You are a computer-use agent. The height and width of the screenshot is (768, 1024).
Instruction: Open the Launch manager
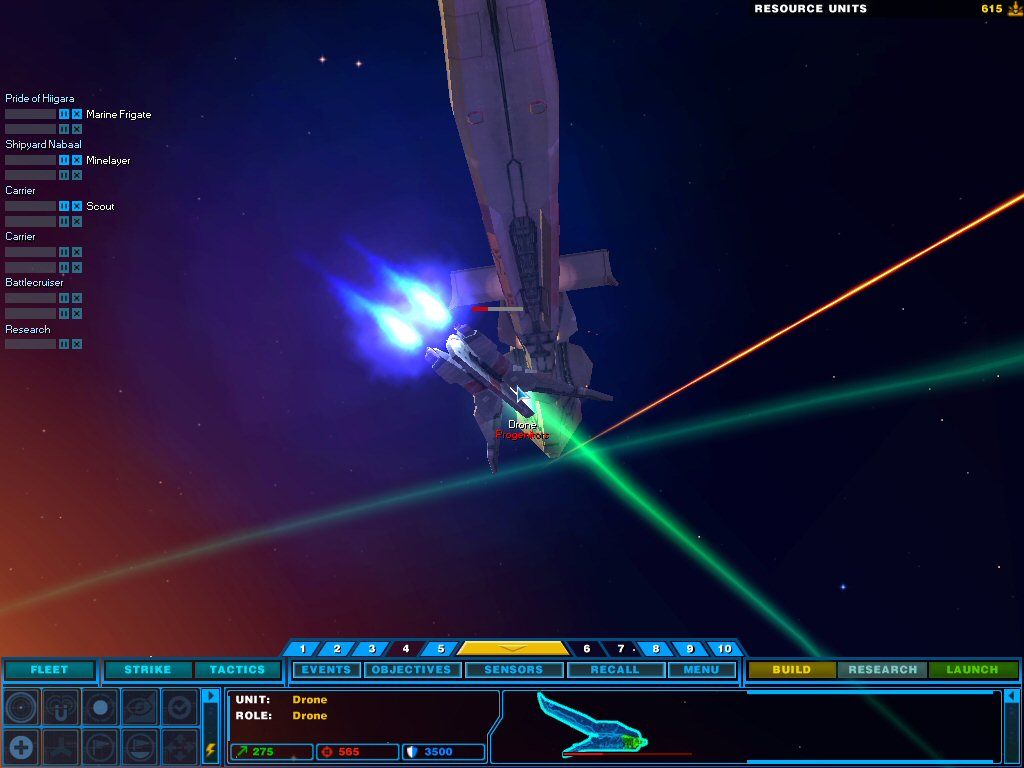(x=972, y=670)
